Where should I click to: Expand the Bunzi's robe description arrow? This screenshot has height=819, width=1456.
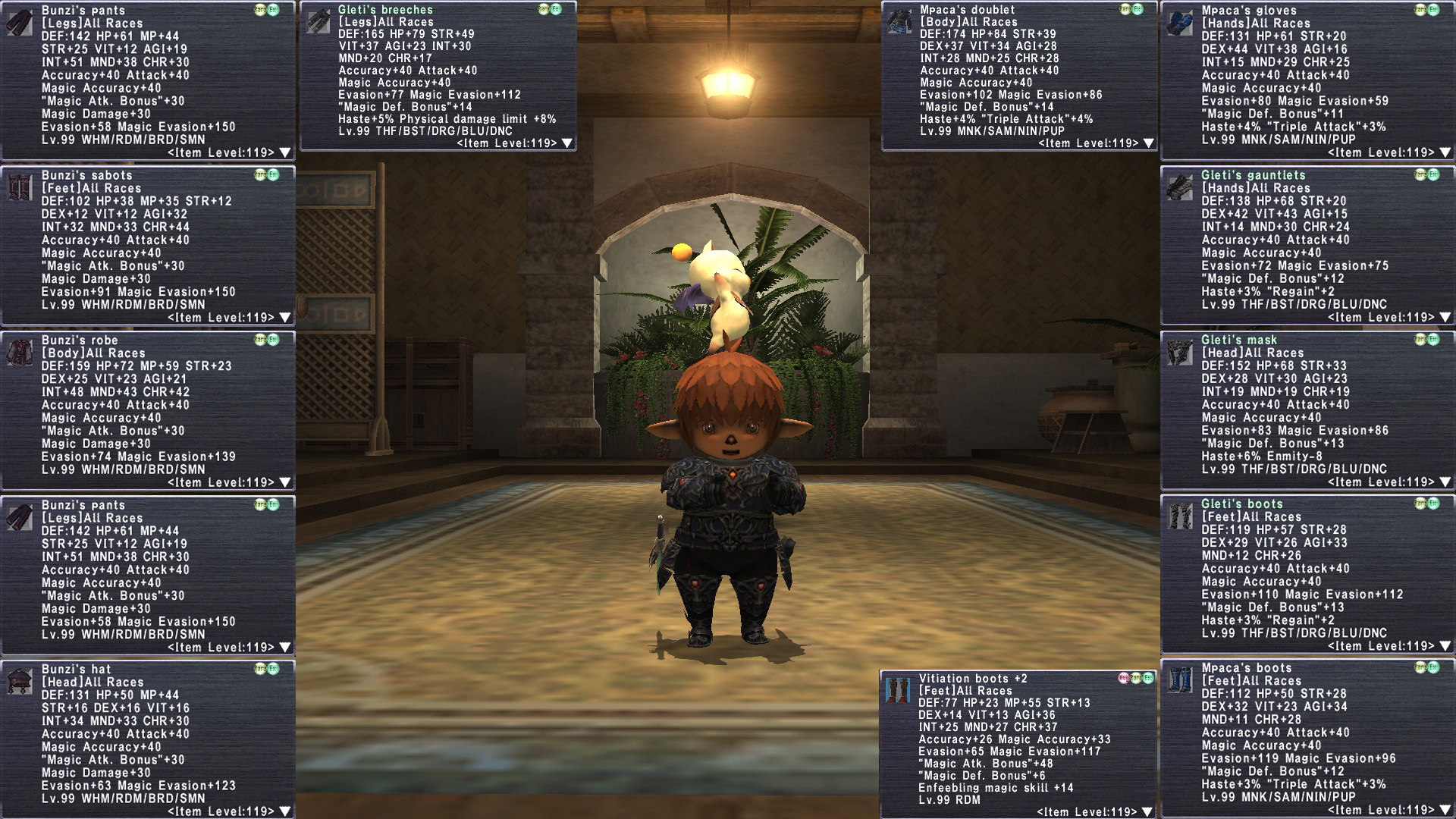[x=285, y=482]
